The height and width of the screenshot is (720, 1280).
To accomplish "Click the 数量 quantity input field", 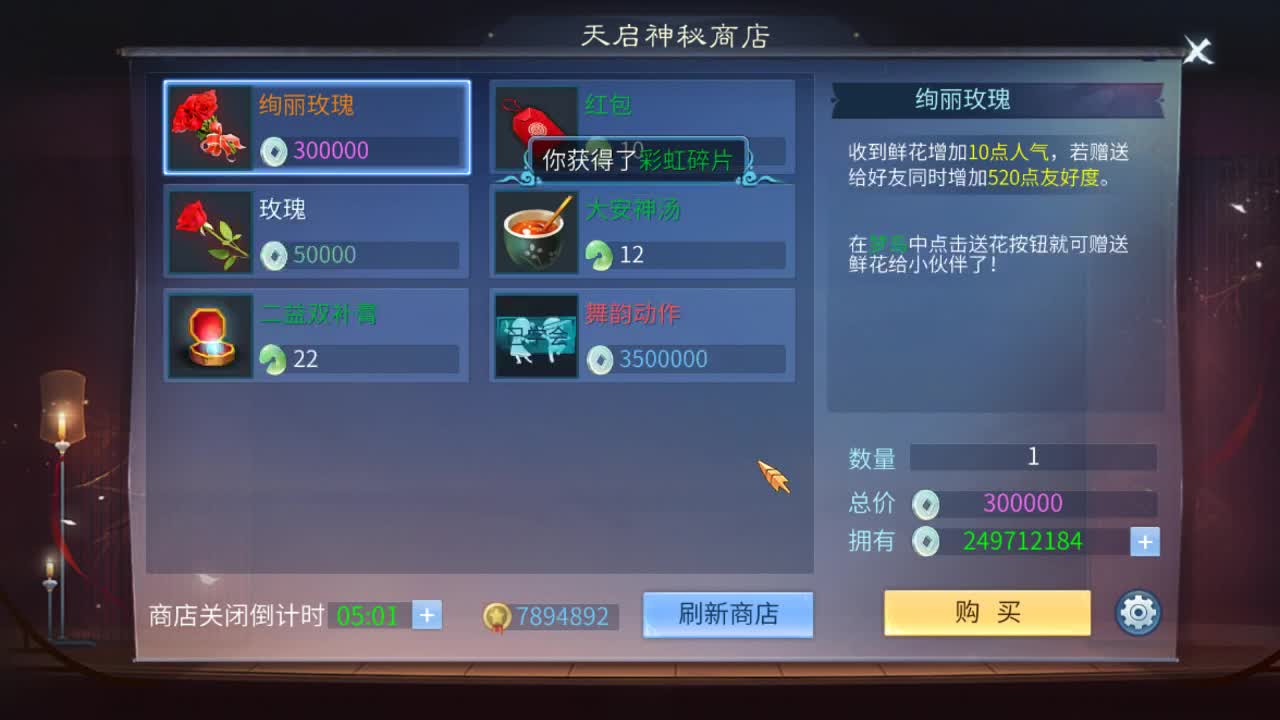I will 1033,457.
